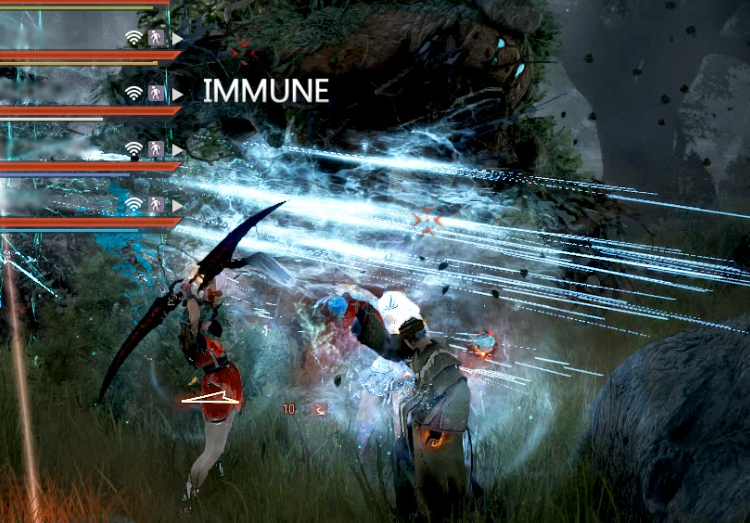This screenshot has height=523, width=750.
Task: Click the arrow for the white-bar party member
Action: tap(178, 94)
